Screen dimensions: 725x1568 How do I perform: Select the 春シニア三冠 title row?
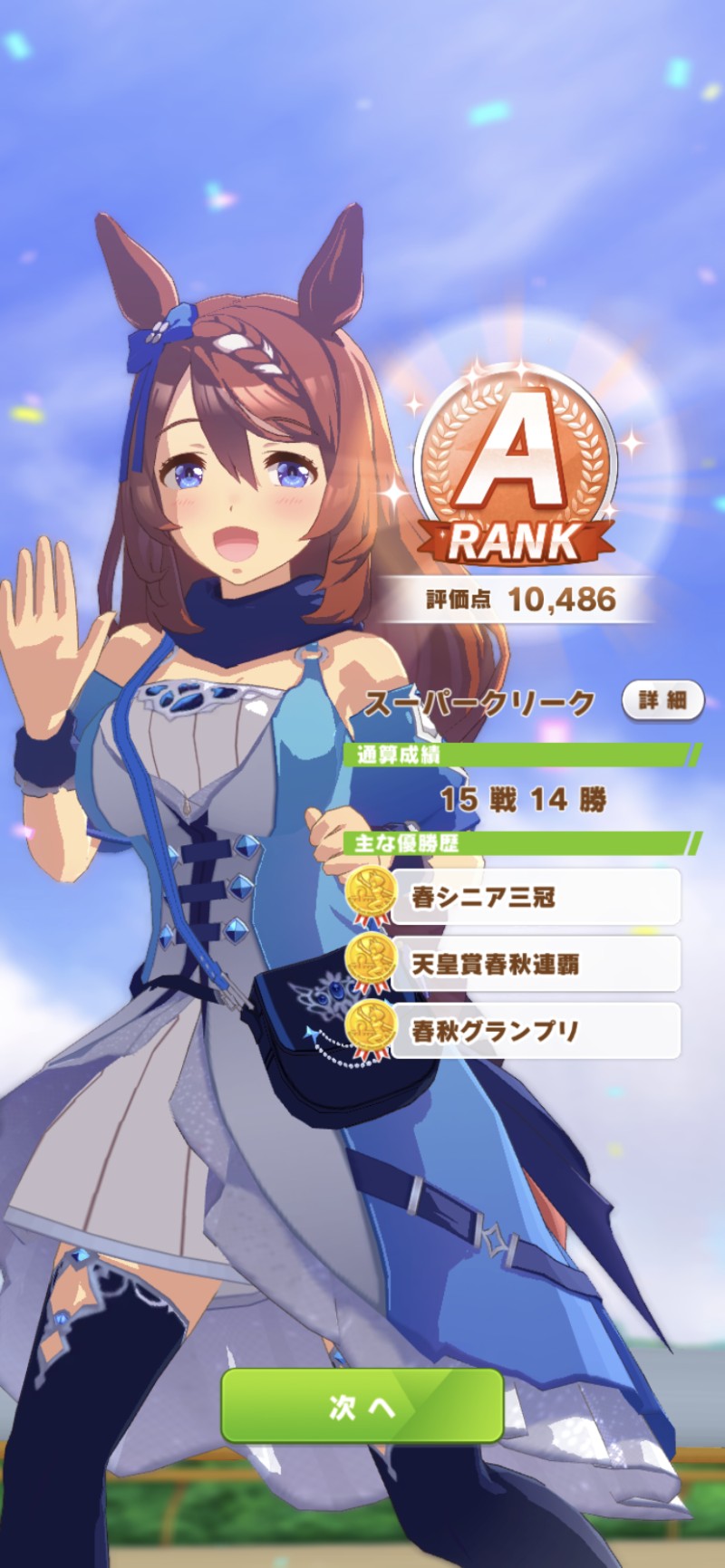coord(535,897)
